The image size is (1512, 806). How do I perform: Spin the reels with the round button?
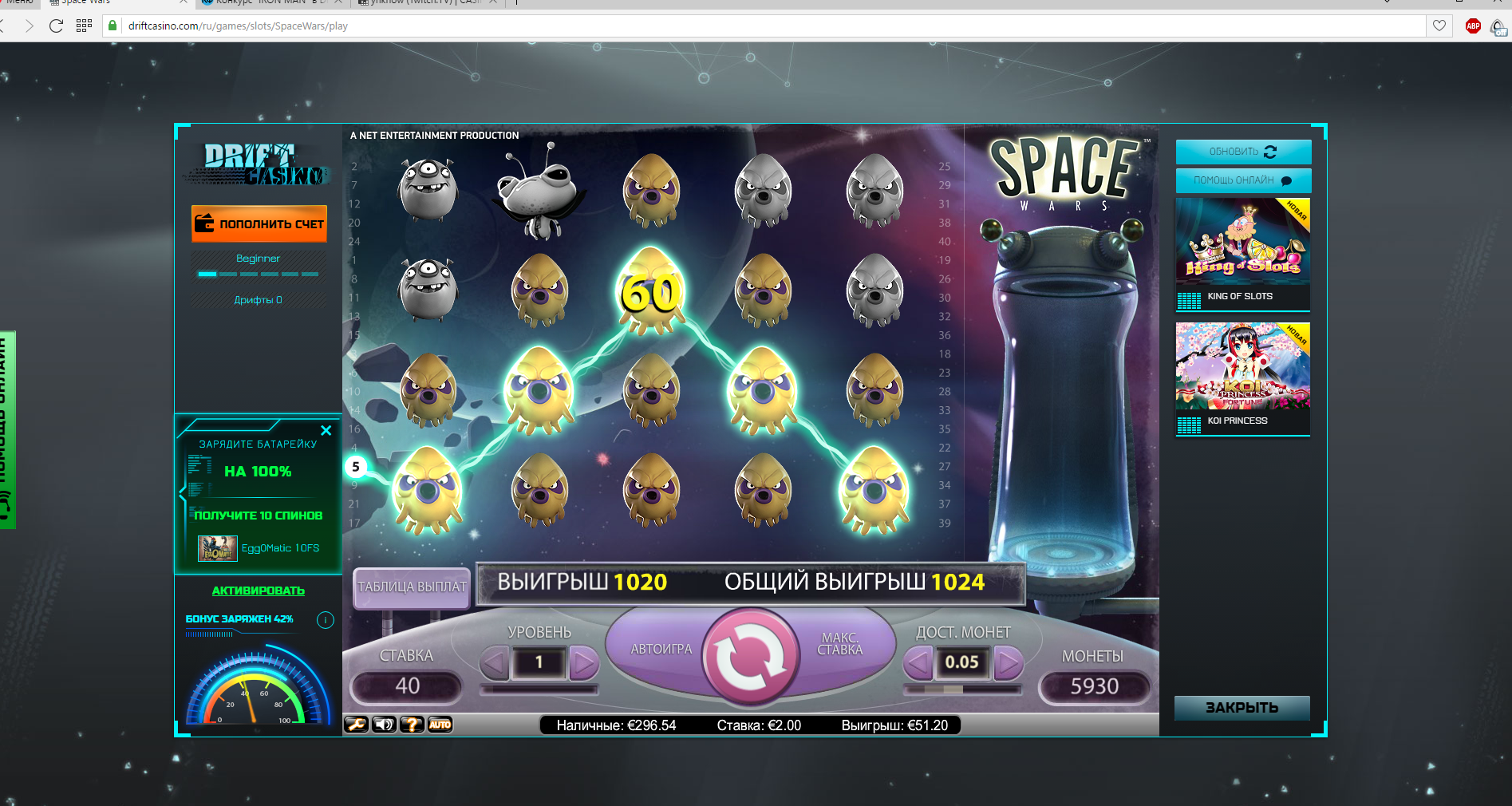click(x=750, y=657)
